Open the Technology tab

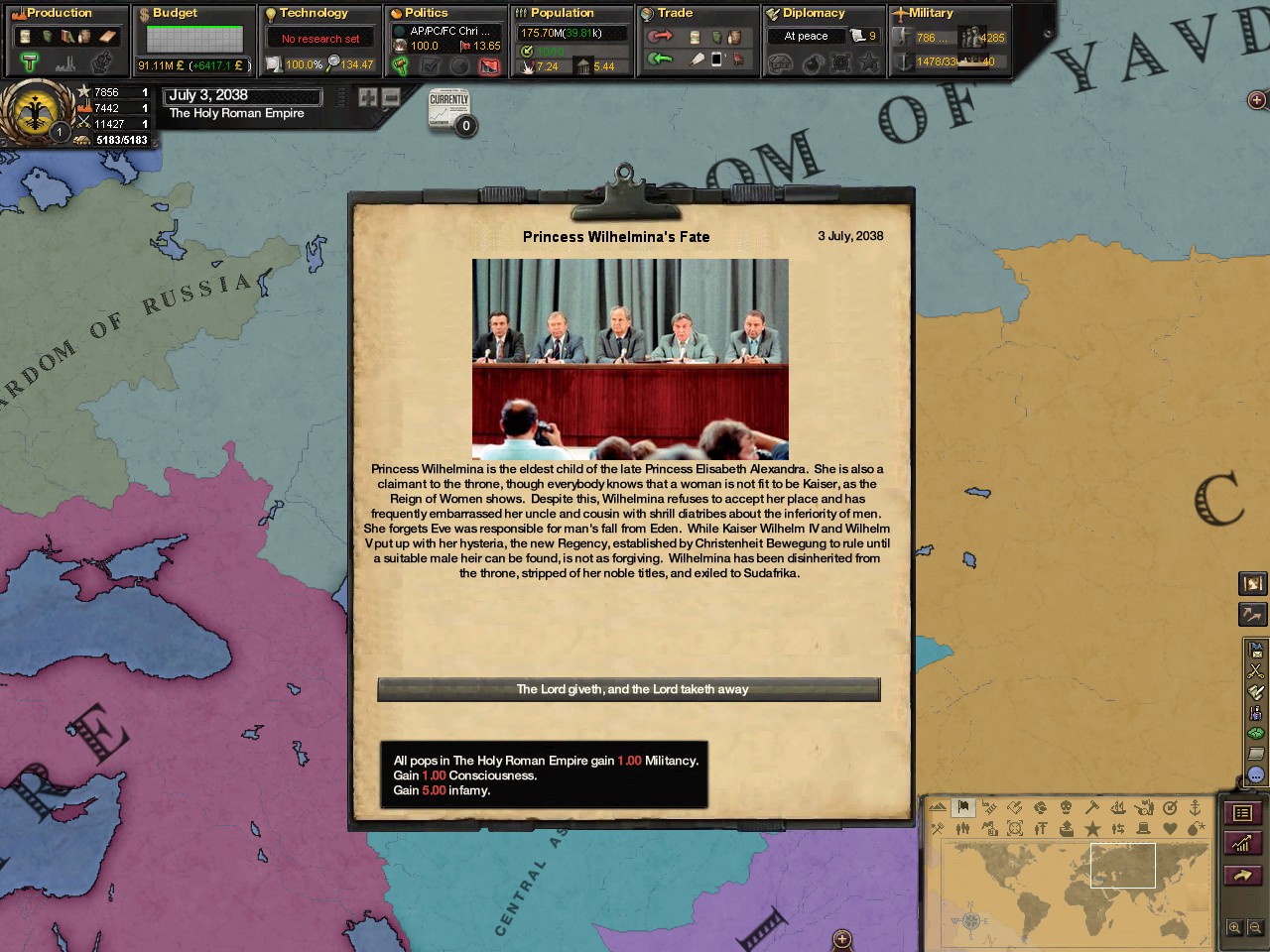[313, 13]
